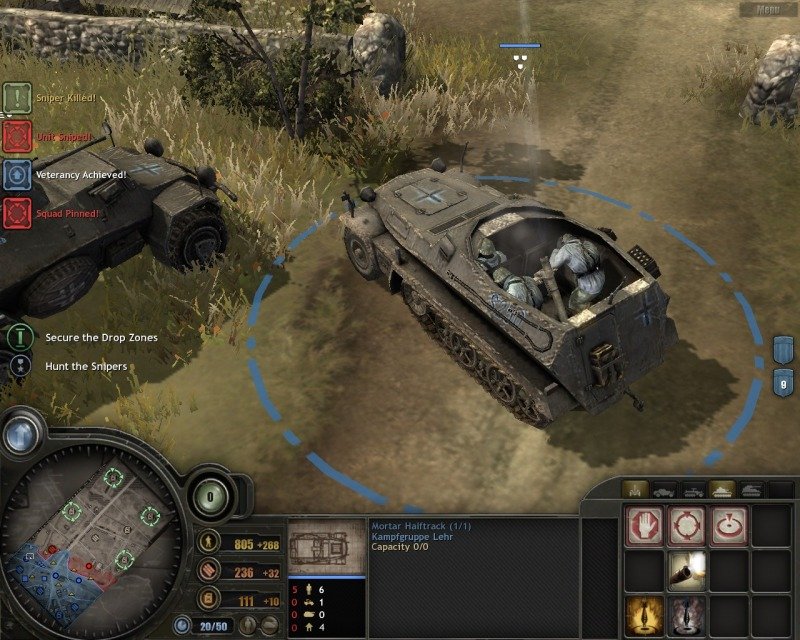Open the blue arrow button above the minimap
Viewport: 800px width, 640px height.
(21, 432)
